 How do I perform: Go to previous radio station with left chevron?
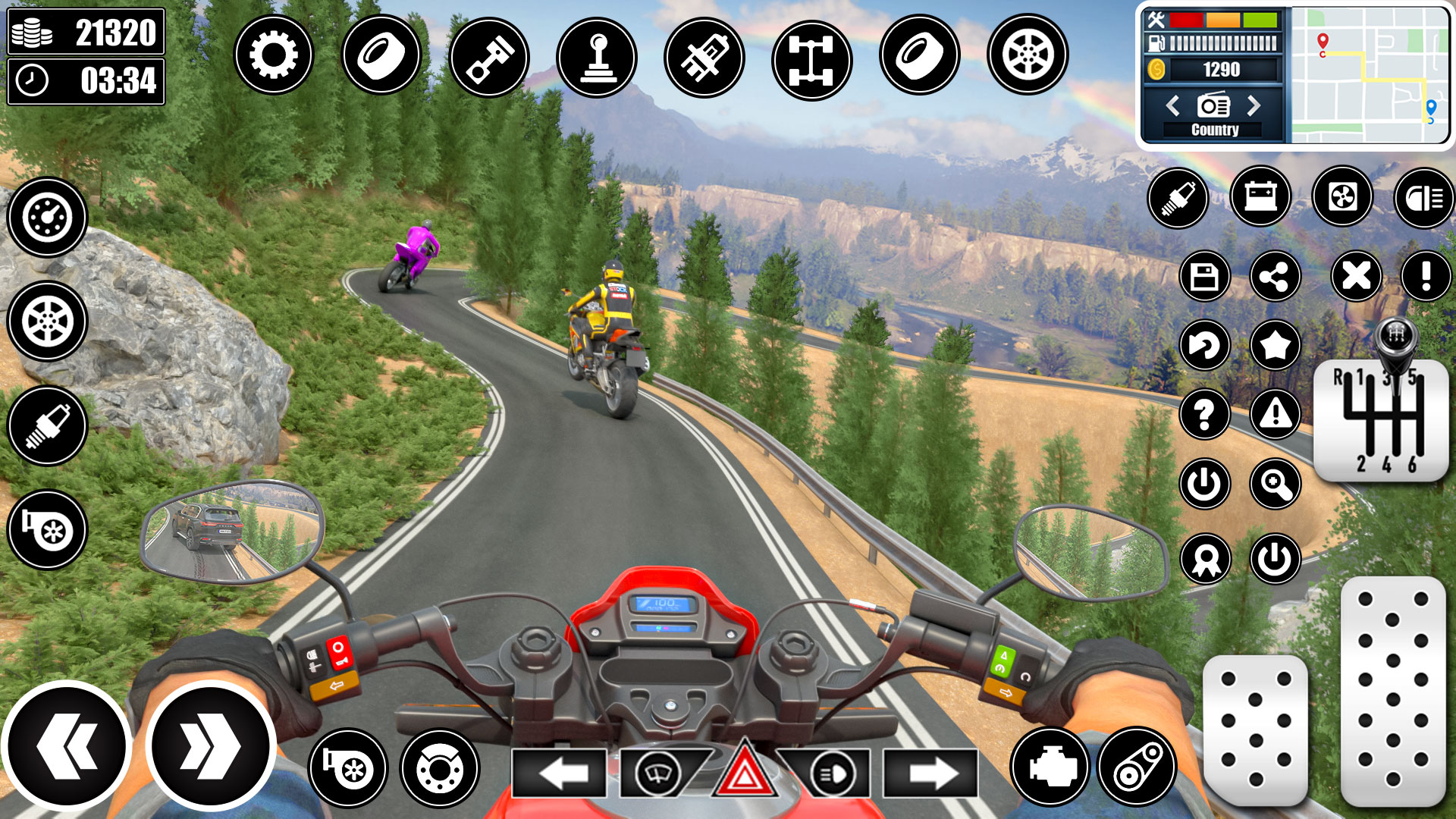1174,105
